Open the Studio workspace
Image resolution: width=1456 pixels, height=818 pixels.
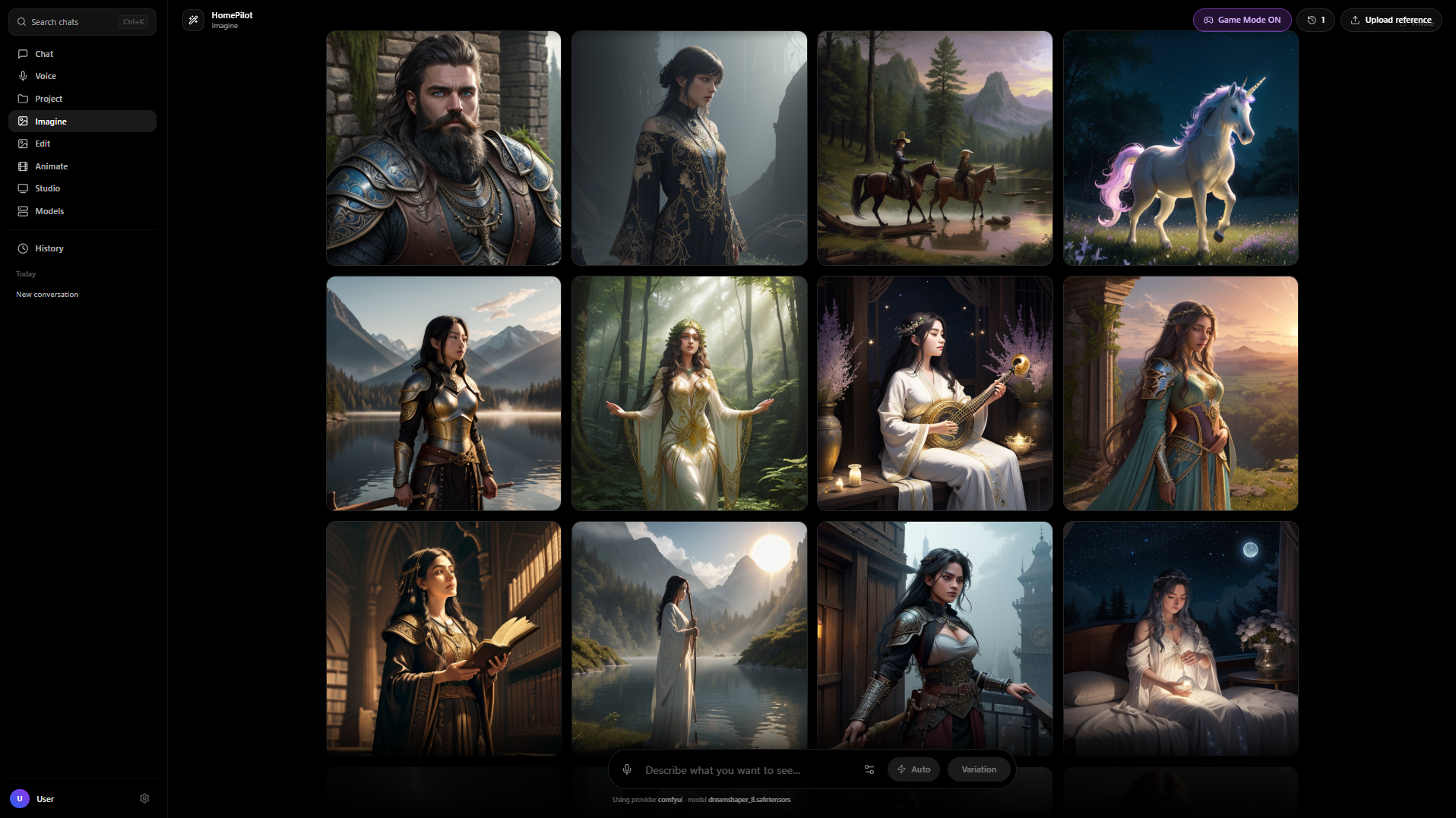(48, 188)
